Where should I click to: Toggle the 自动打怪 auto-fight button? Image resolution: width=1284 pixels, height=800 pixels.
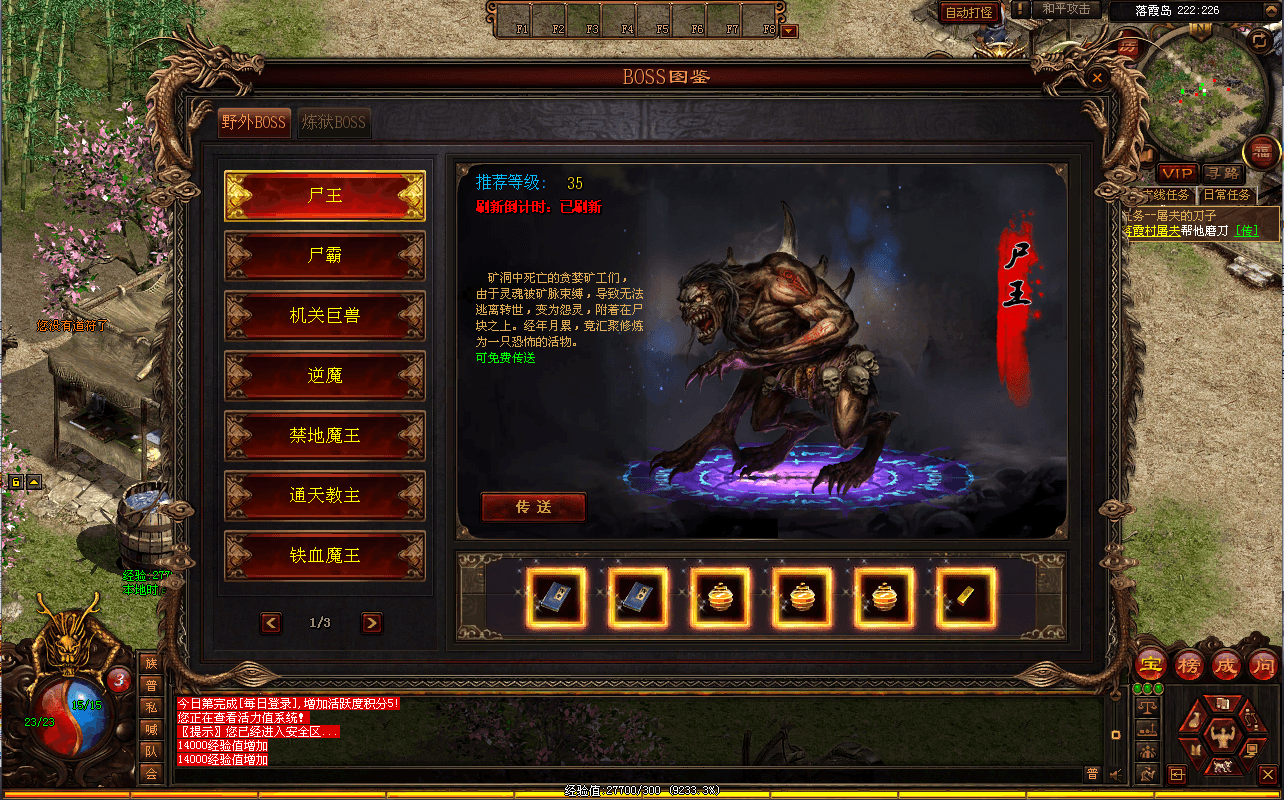[x=969, y=12]
